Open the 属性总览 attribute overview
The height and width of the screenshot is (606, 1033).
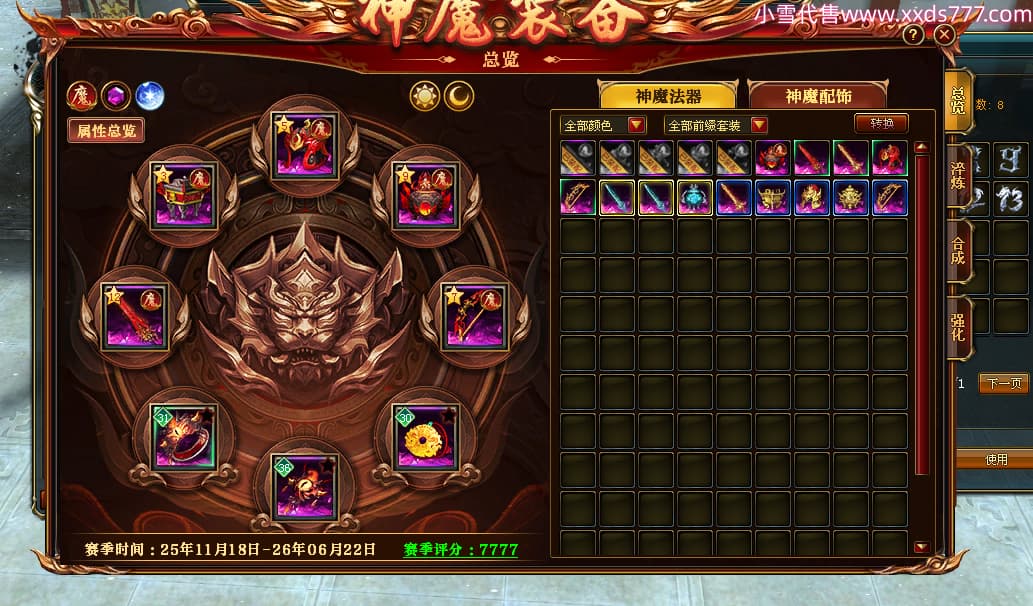coord(106,130)
